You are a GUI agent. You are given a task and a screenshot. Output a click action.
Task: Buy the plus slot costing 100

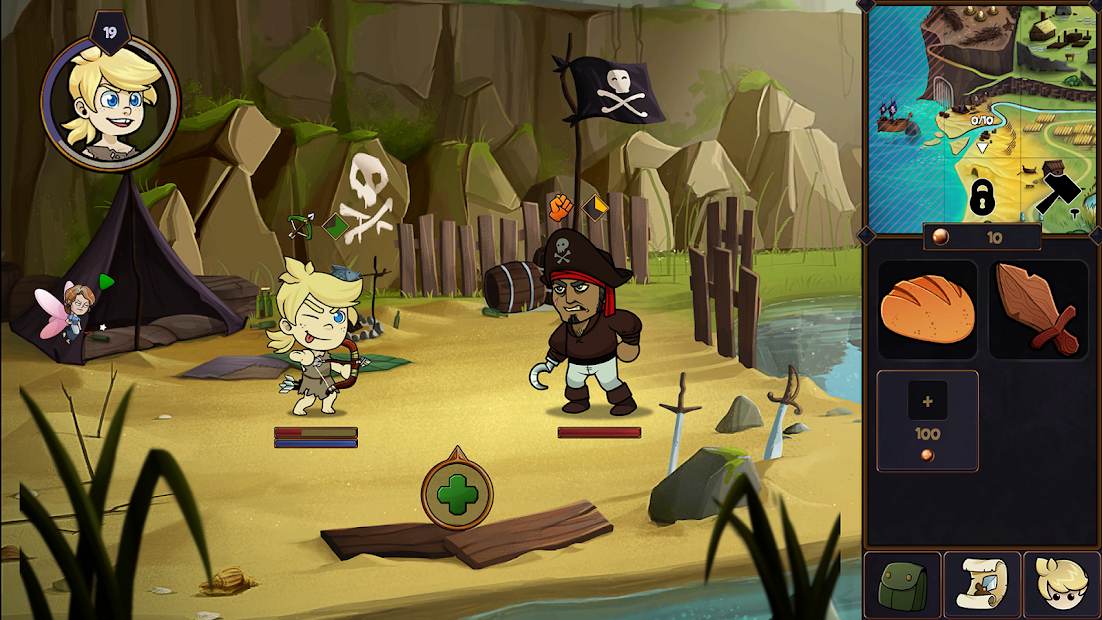[927, 420]
